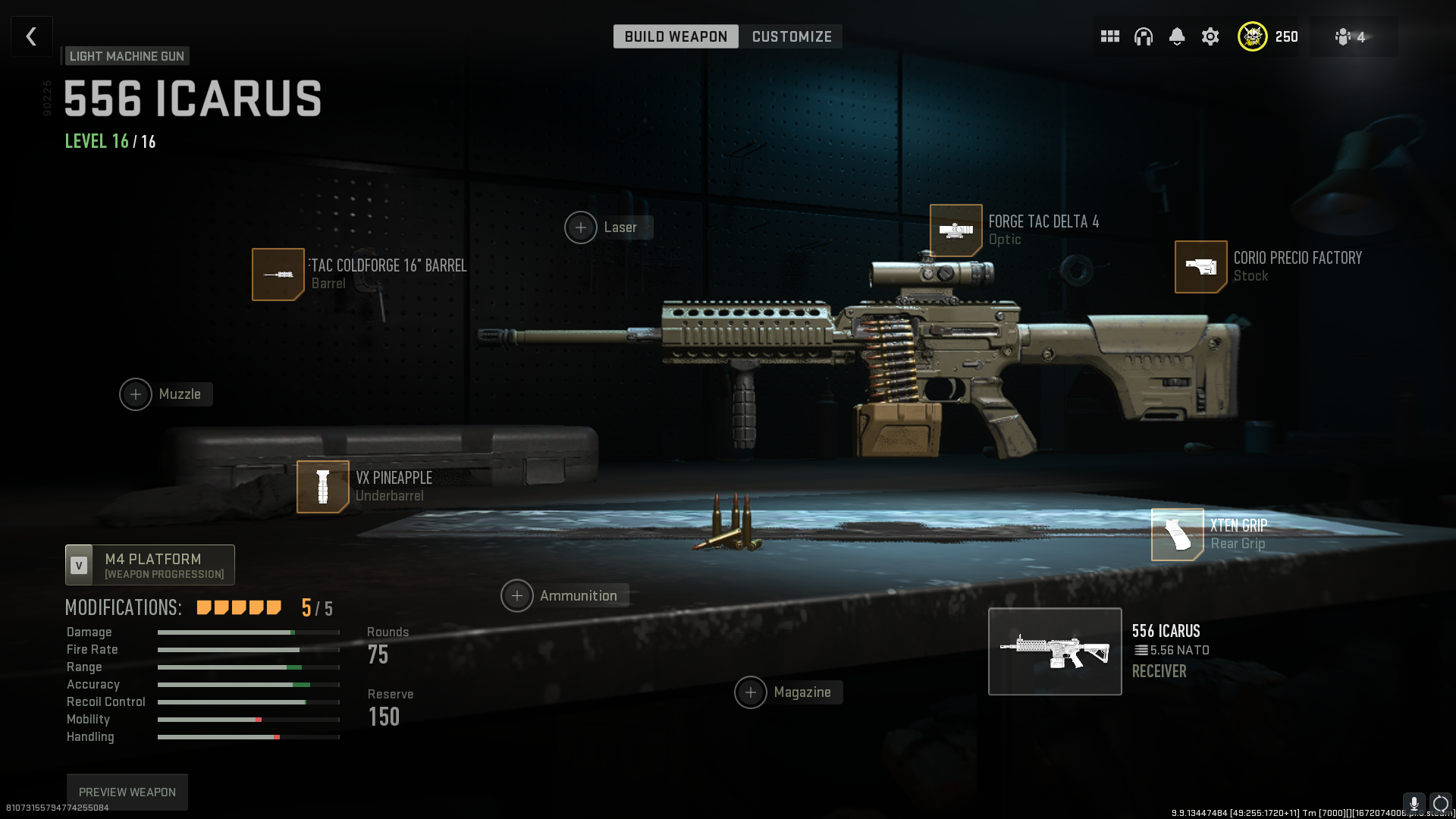Viewport: 1456px width, 819px height.
Task: Add an Ammunition attachment
Action: pos(517,596)
